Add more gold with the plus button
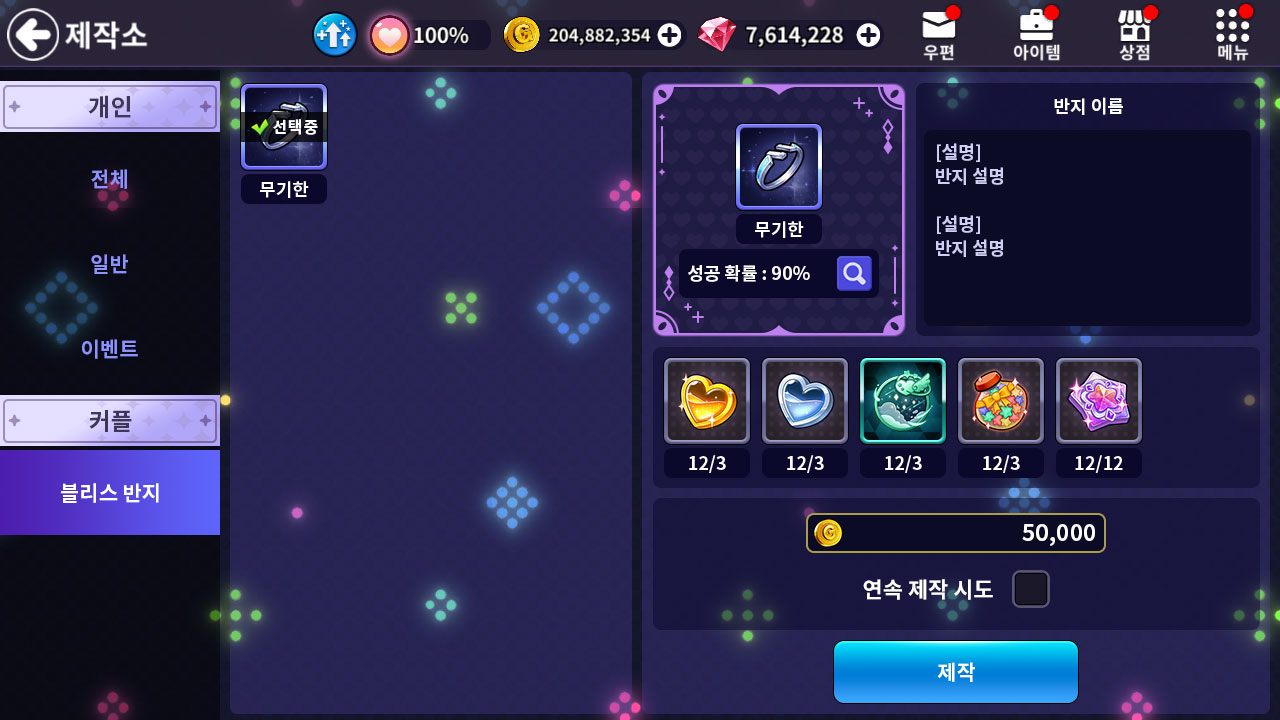1280x720 pixels. (670, 35)
